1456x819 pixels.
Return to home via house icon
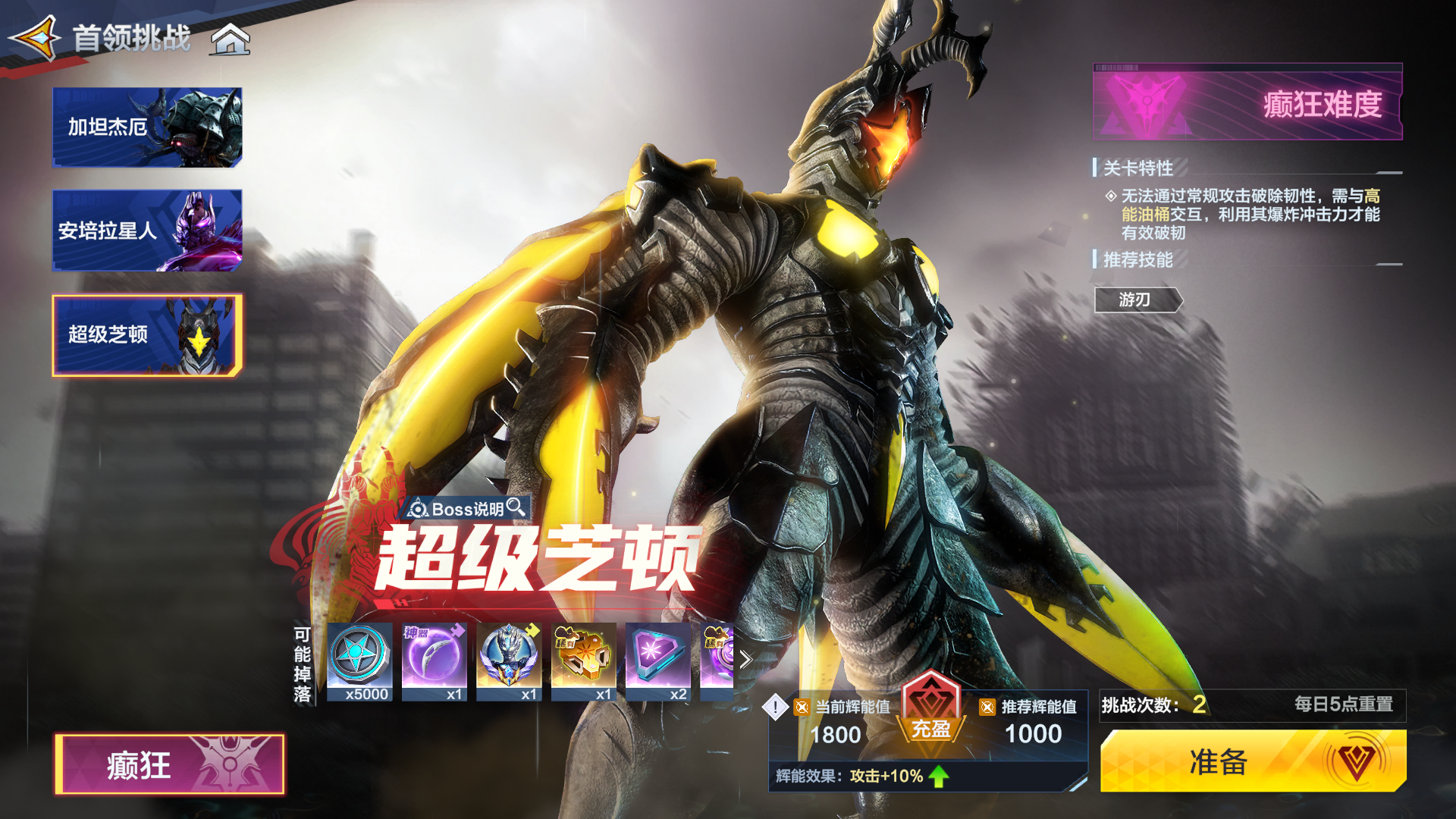point(231,39)
